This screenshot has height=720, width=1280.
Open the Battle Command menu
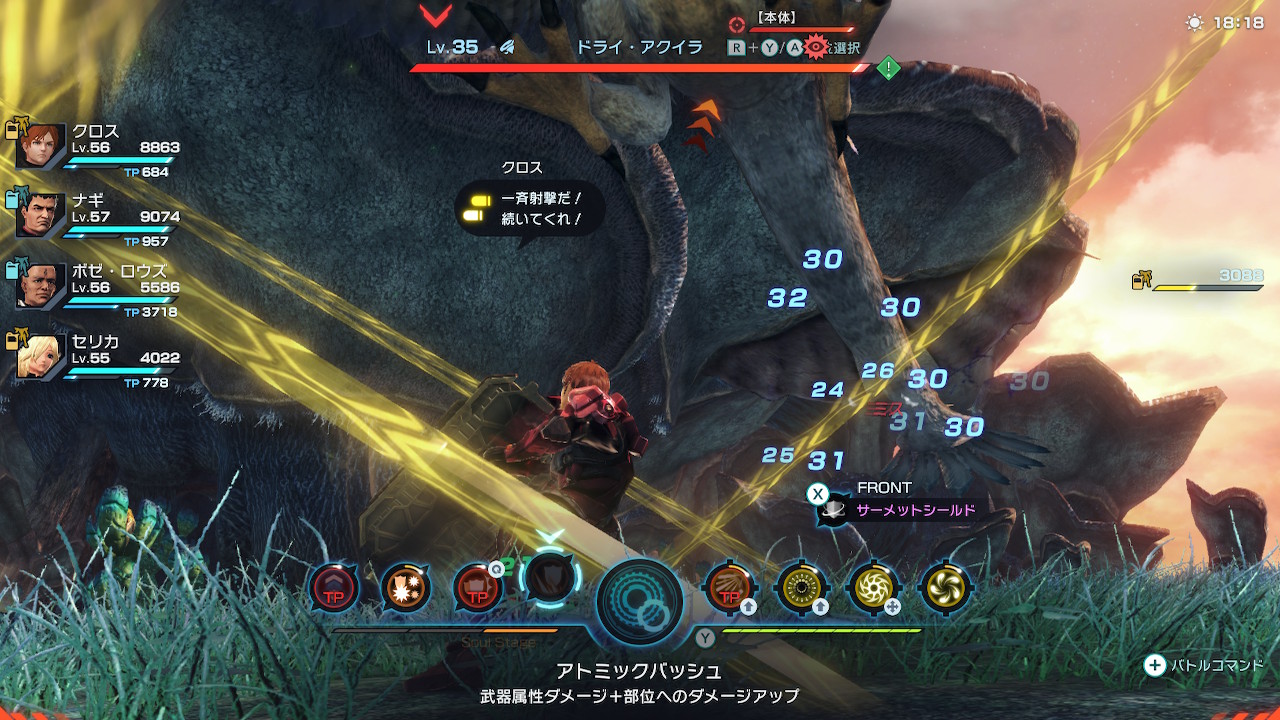point(1155,665)
